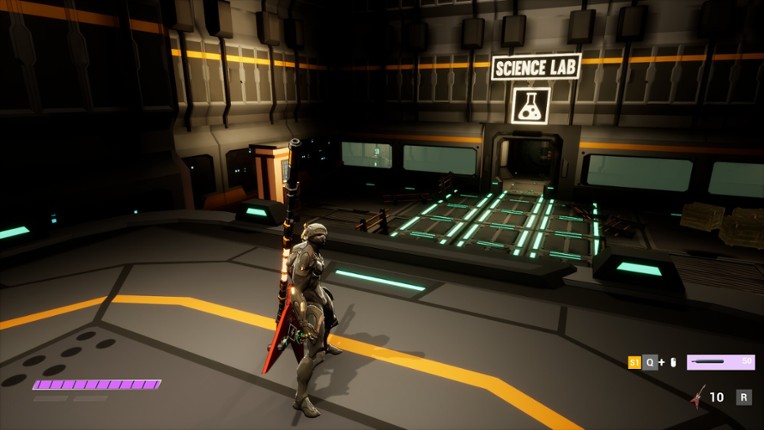
Task: Click the yellow S1 skill badge
Action: click(x=634, y=362)
